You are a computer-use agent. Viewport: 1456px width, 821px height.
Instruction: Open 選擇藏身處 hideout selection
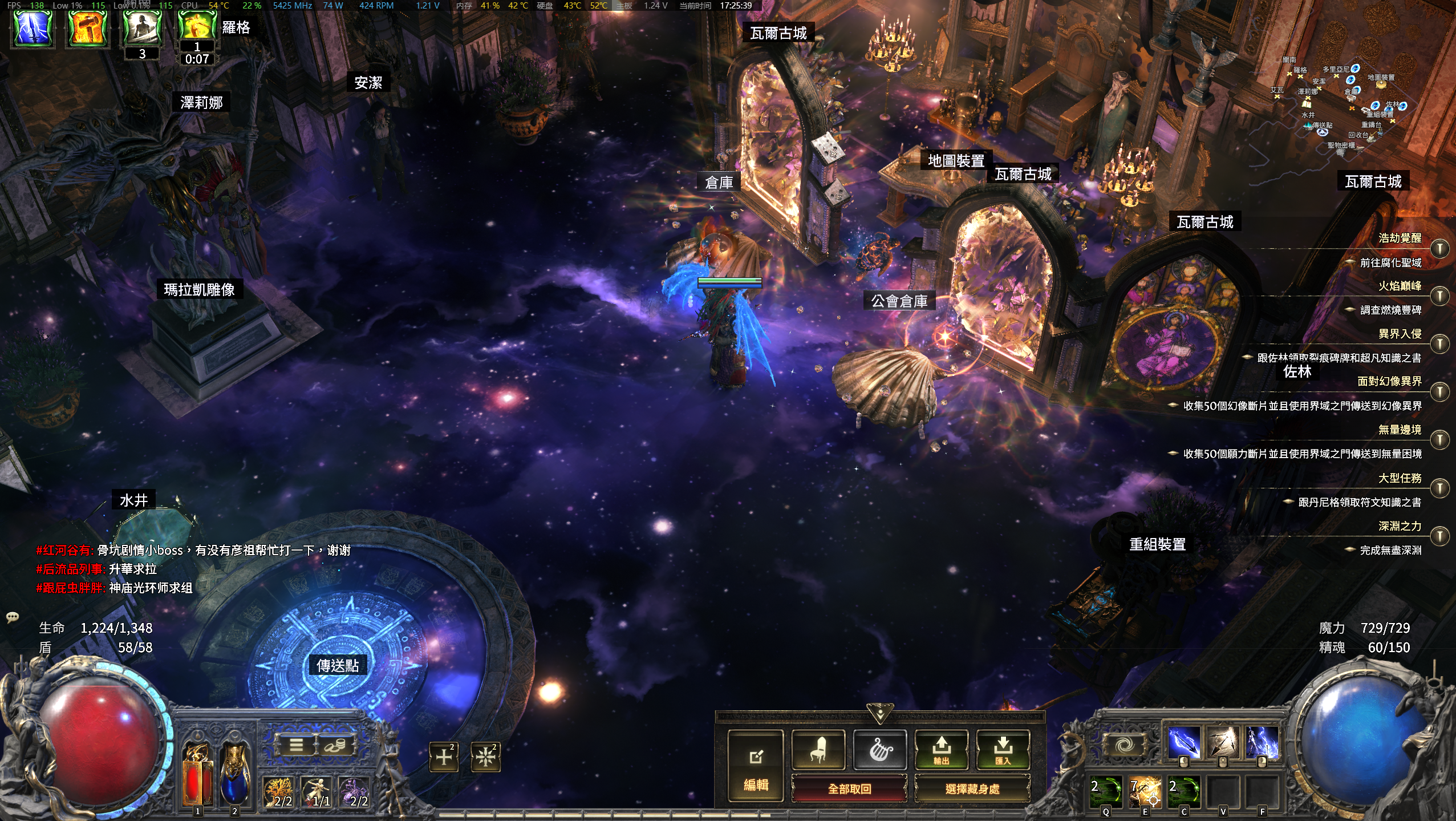tap(972, 788)
